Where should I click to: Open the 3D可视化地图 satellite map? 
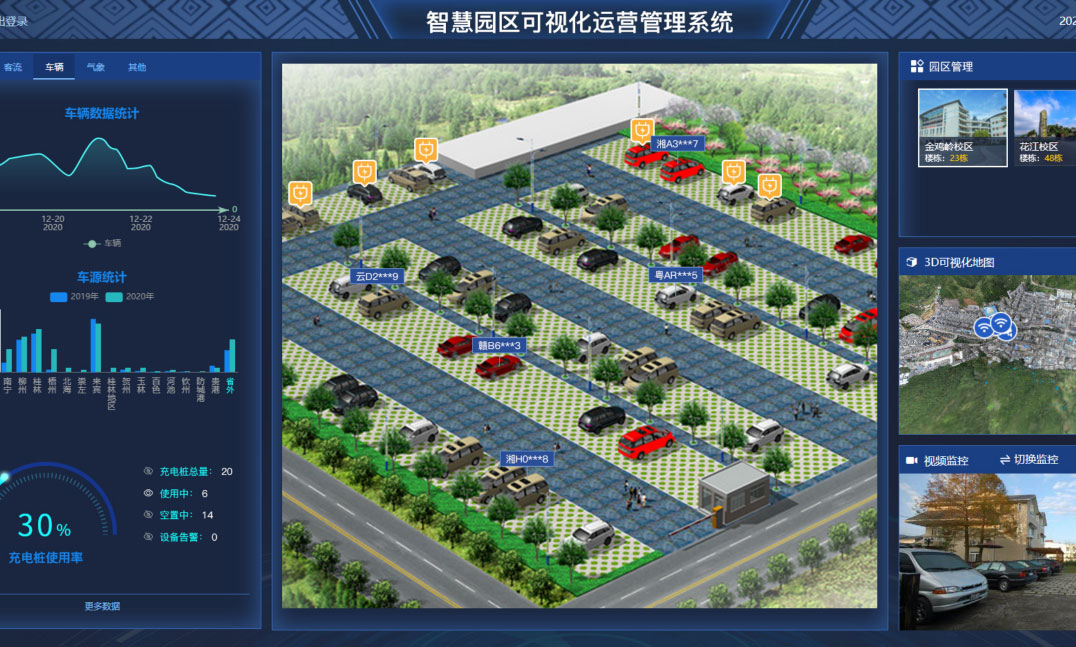(x=987, y=355)
